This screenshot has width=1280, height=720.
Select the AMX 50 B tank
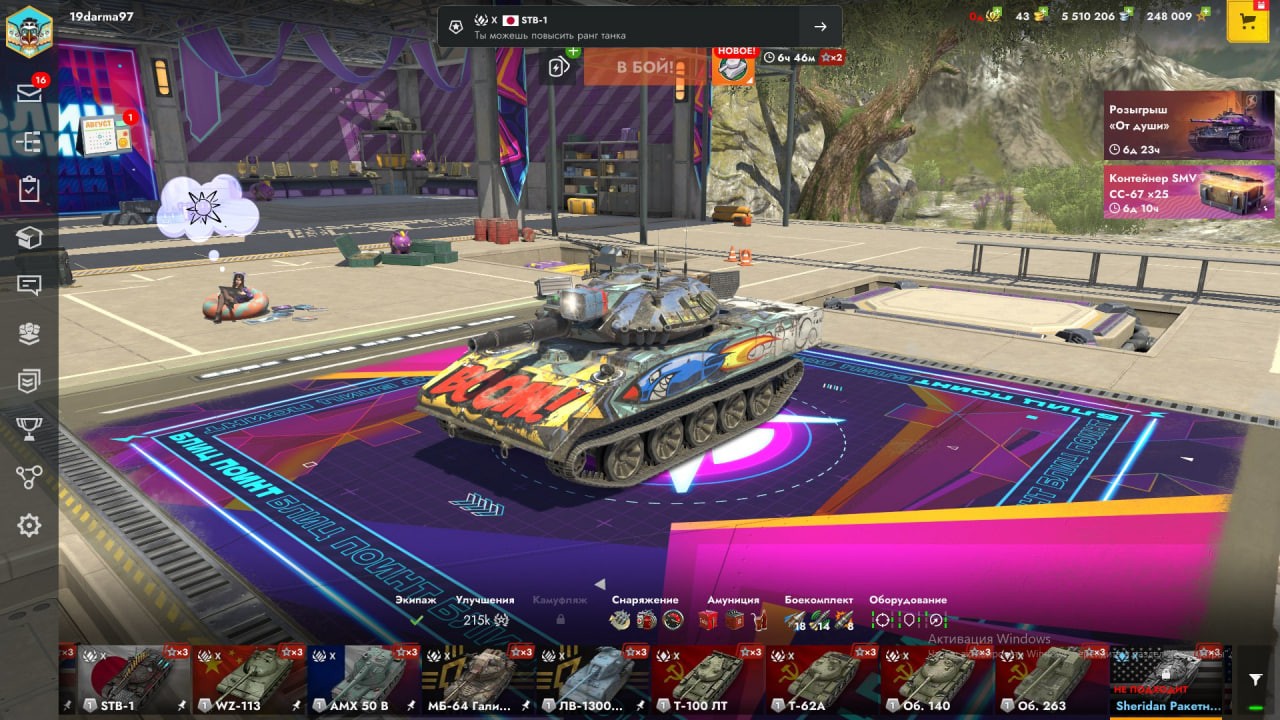[363, 678]
